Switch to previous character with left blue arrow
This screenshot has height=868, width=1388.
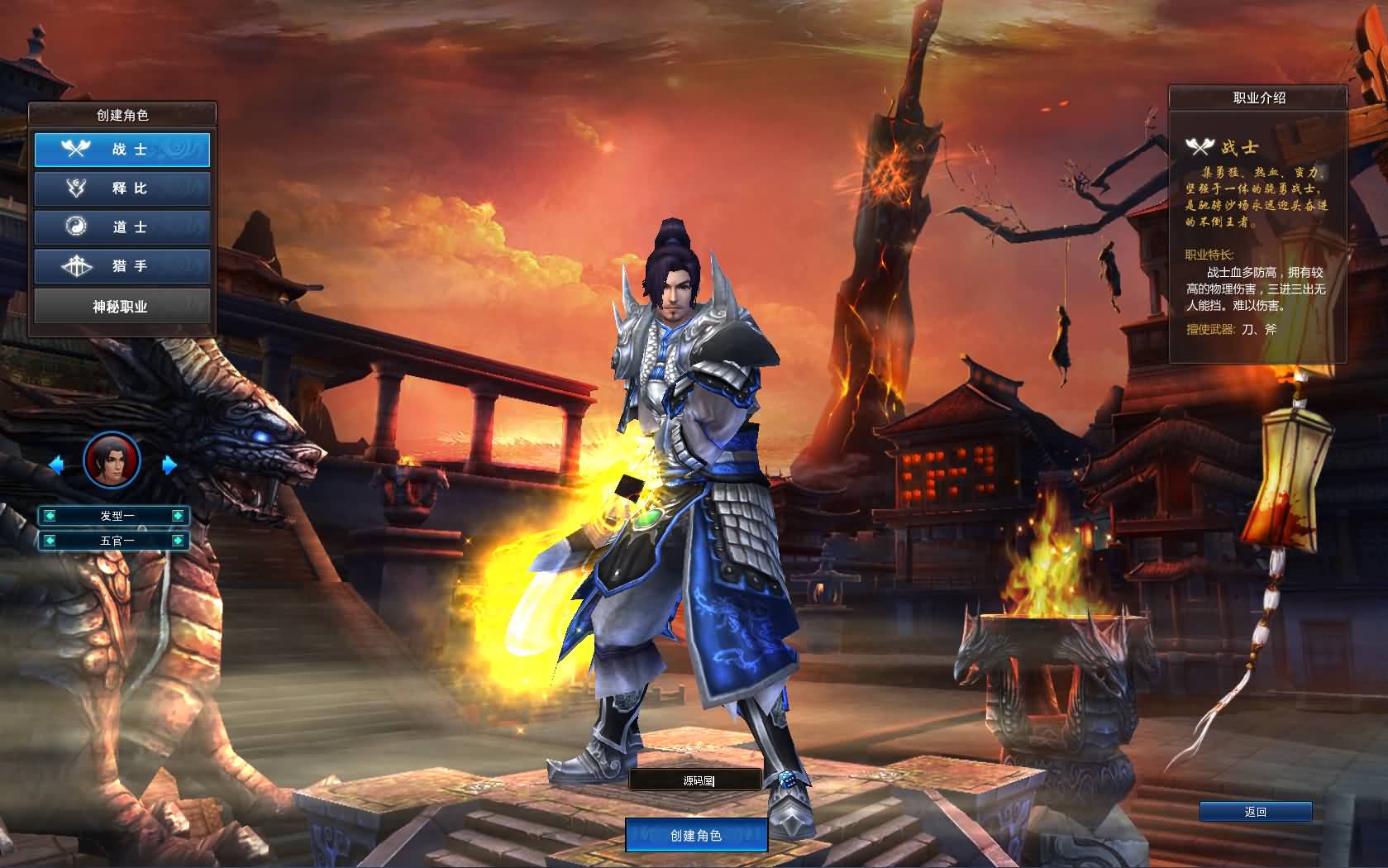point(56,465)
